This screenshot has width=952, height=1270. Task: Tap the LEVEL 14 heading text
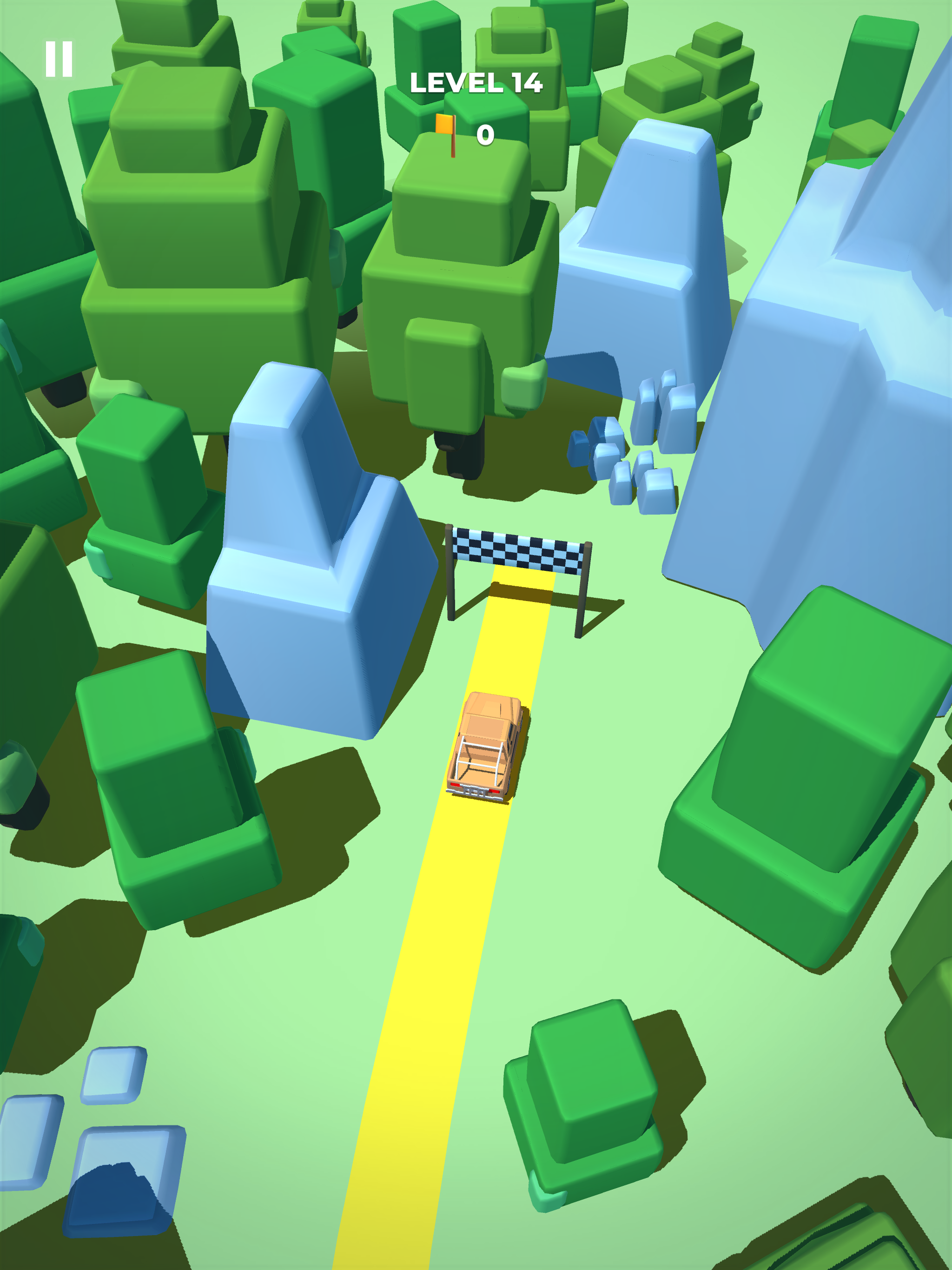[x=476, y=83]
